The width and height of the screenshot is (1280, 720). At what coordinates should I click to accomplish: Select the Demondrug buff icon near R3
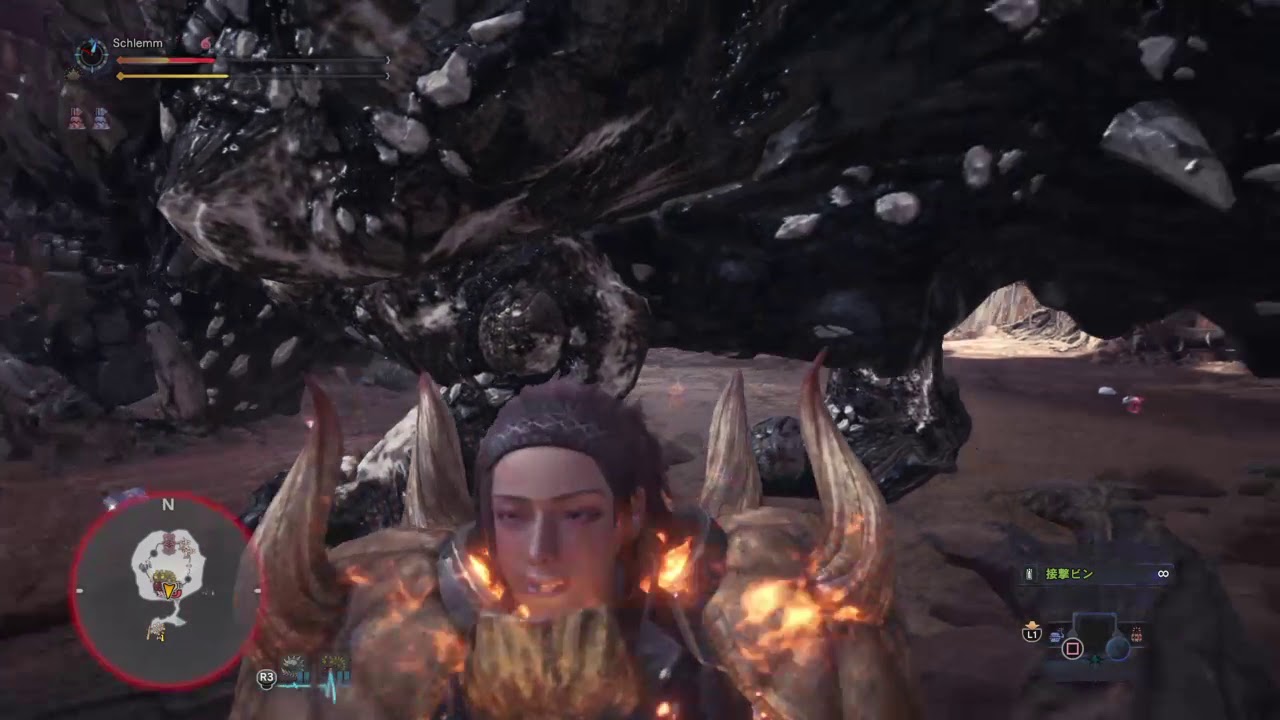[x=293, y=664]
